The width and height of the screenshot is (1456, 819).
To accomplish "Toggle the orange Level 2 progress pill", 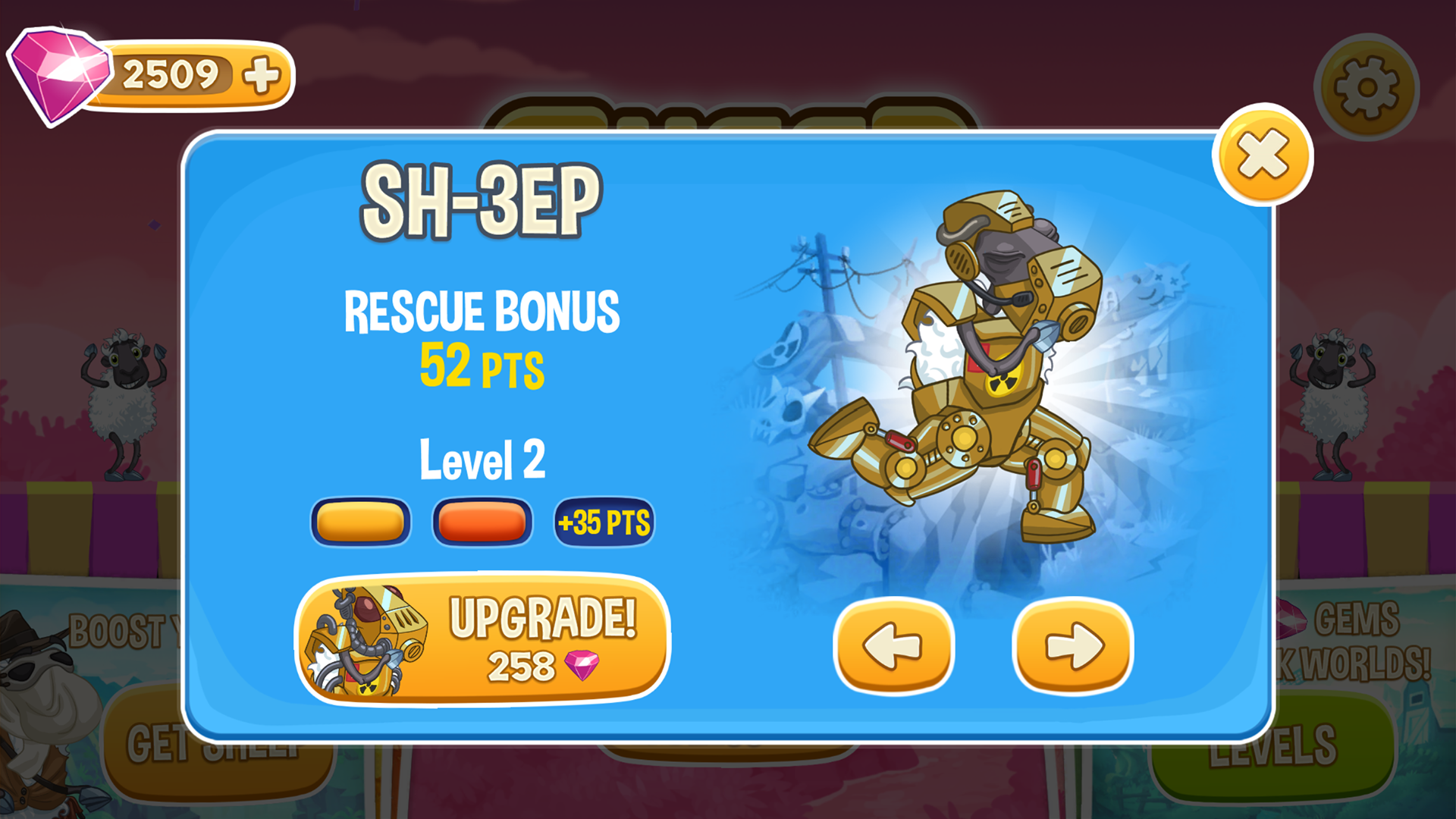I will 482,520.
